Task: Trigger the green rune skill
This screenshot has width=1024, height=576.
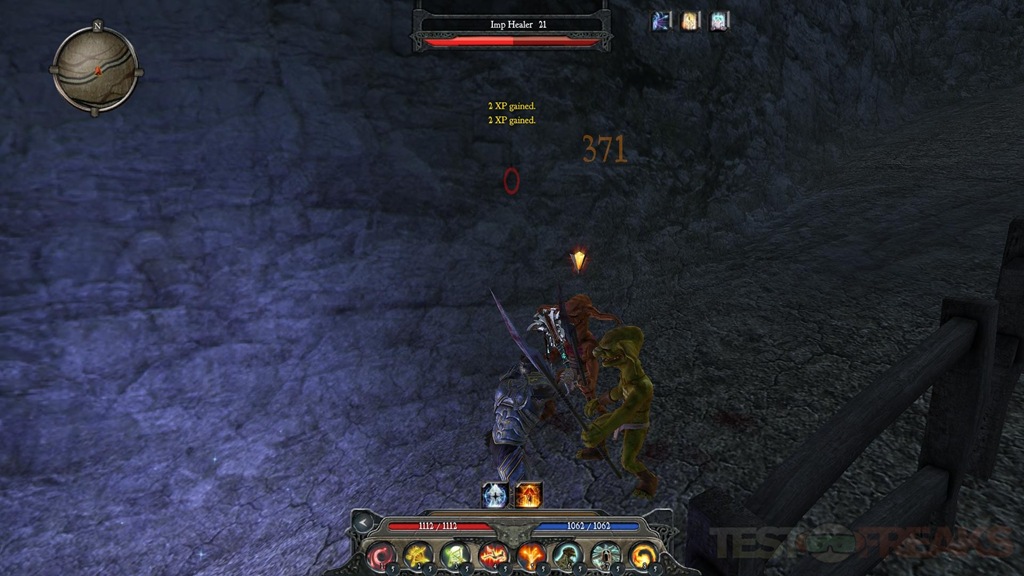Action: [456, 554]
